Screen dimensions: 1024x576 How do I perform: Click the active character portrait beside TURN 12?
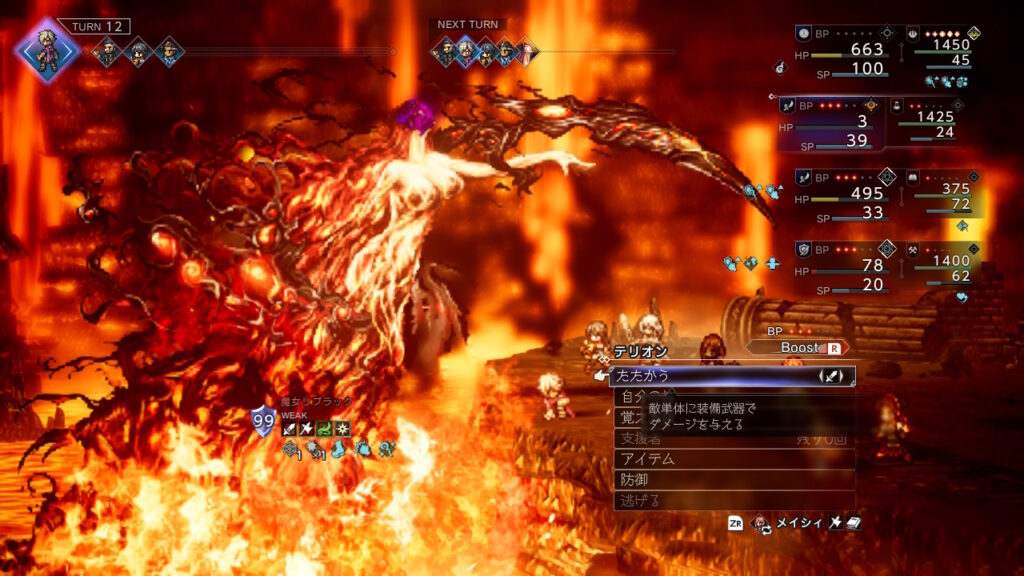click(x=46, y=51)
